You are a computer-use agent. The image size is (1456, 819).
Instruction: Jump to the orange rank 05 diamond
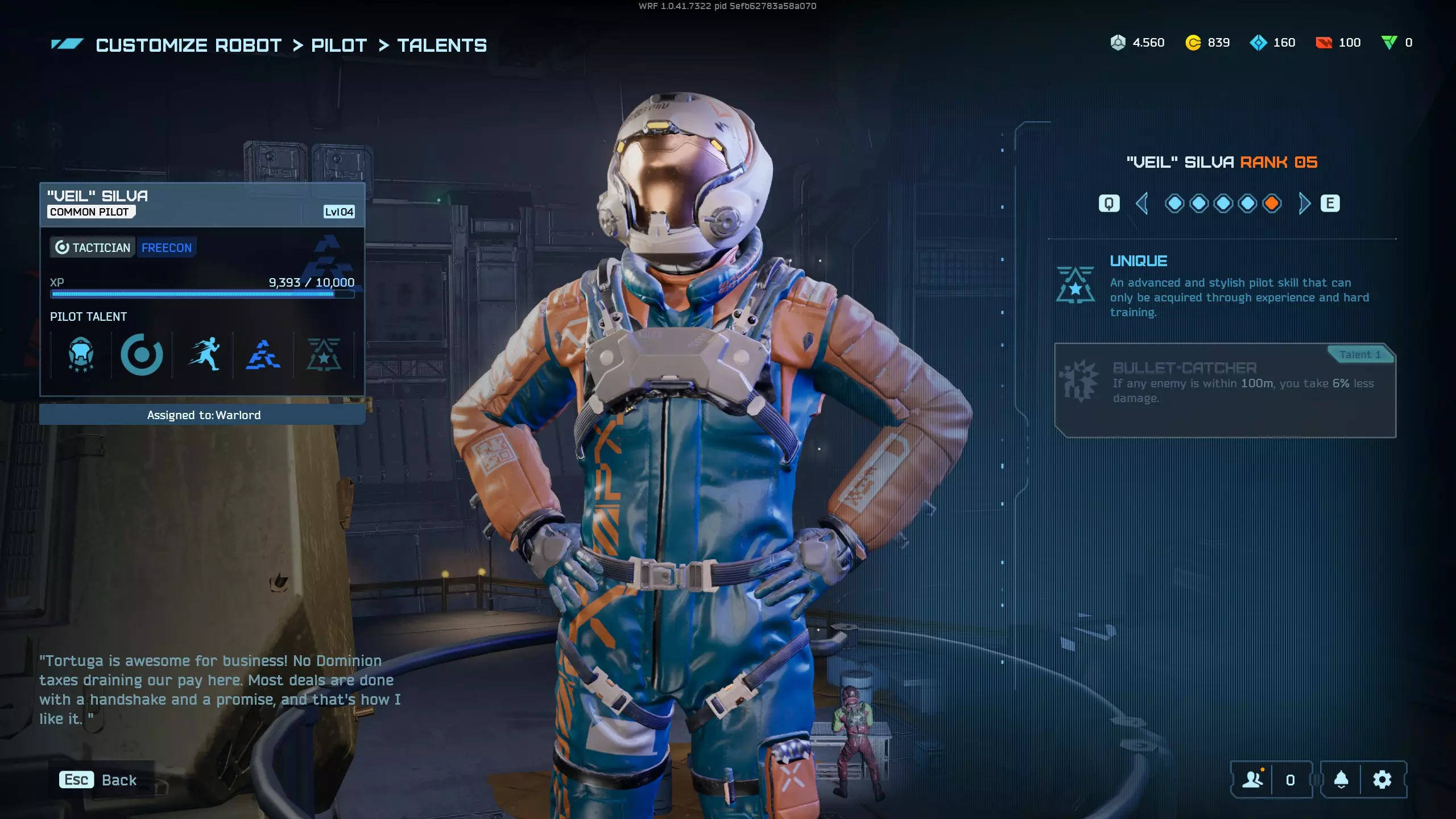click(1272, 203)
